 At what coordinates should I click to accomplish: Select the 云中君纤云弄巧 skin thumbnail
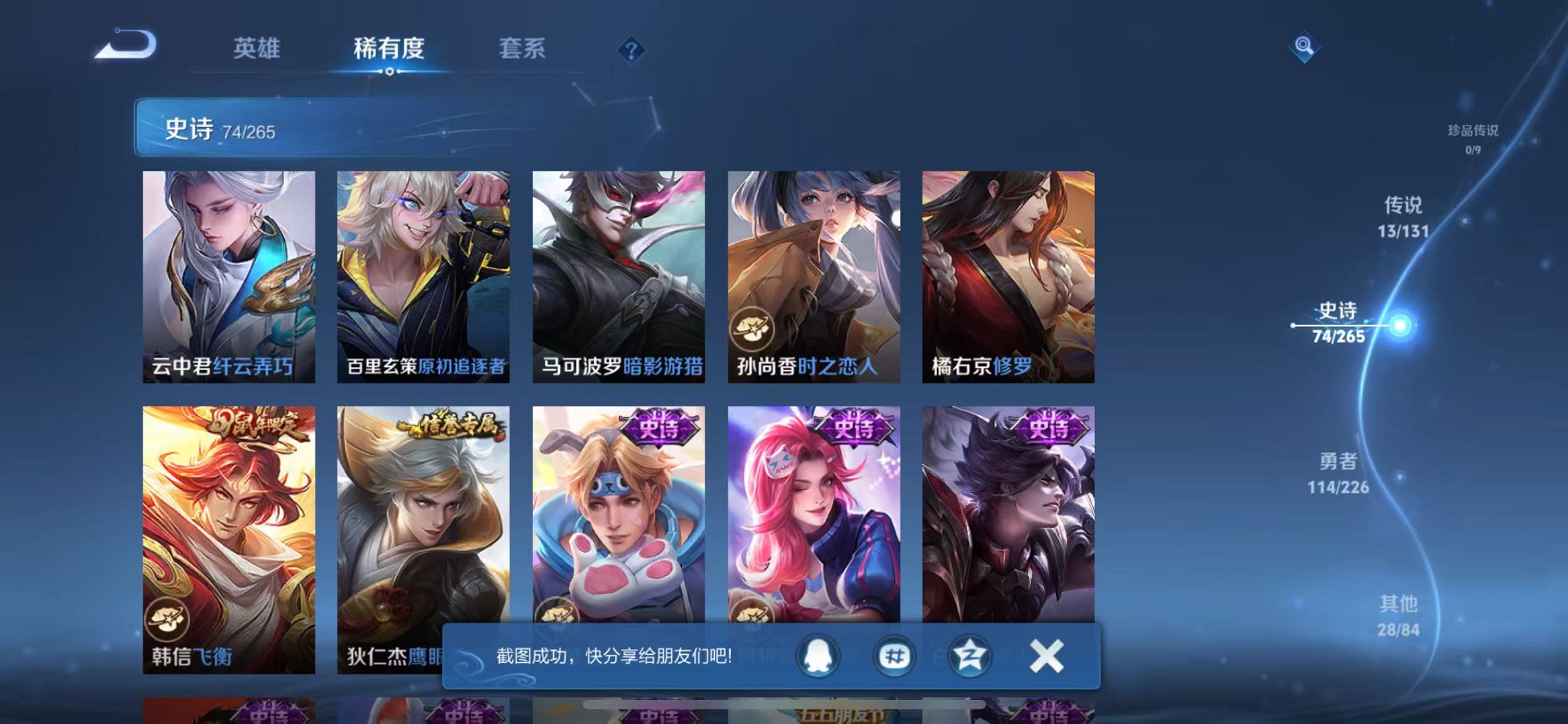(230, 273)
